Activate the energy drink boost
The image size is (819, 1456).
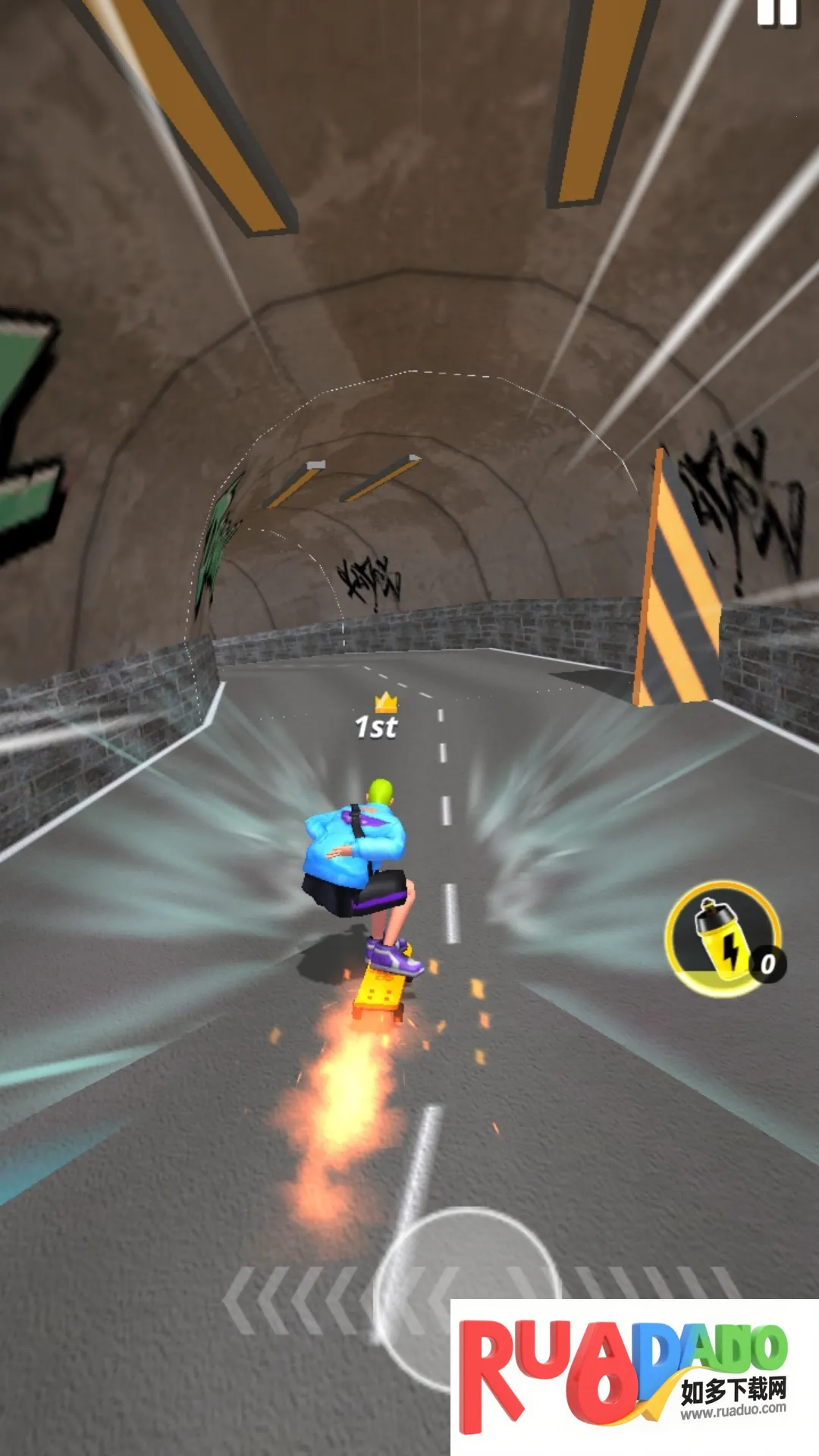[723, 939]
